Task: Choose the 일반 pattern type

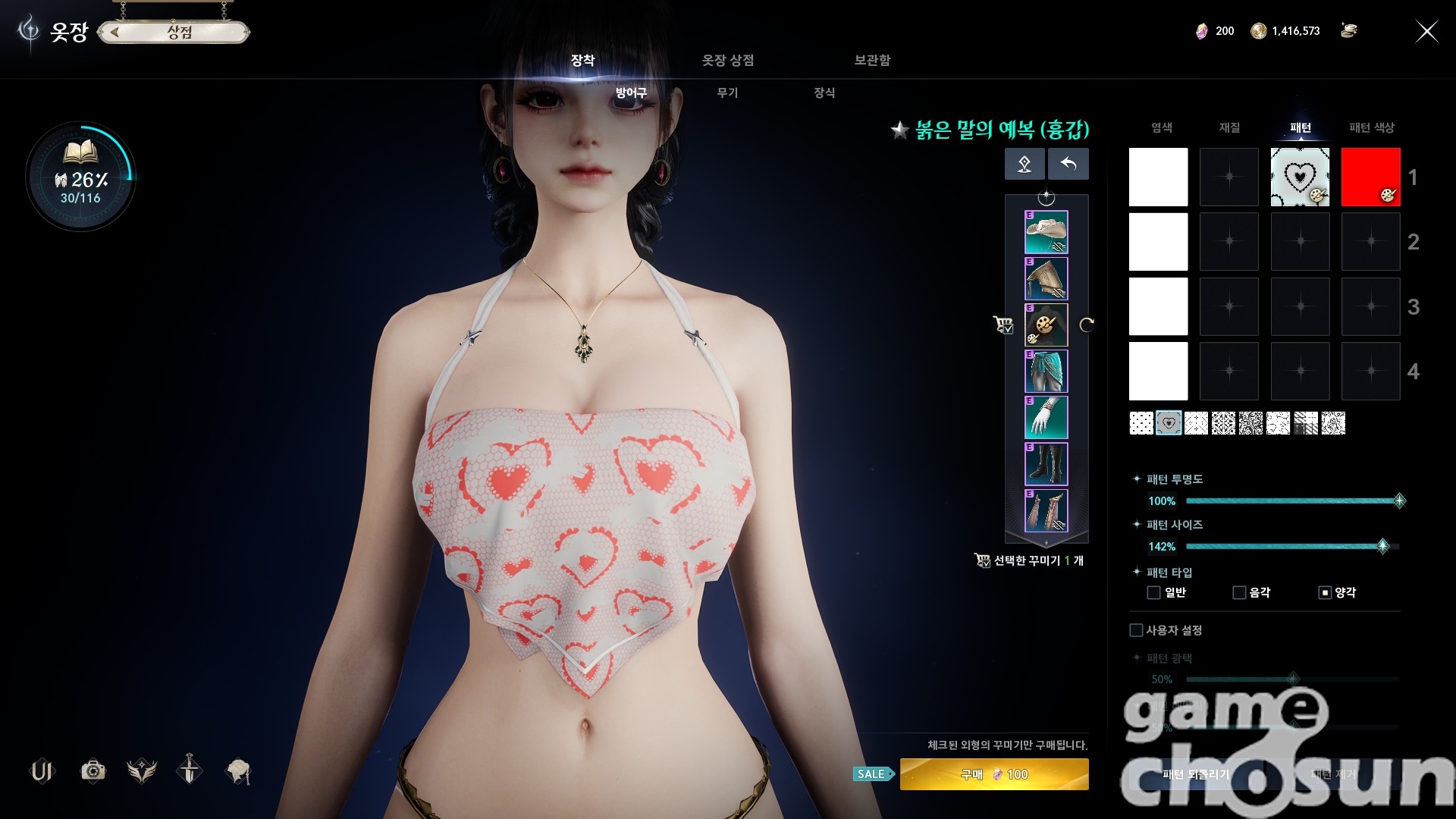Action: point(1153,592)
